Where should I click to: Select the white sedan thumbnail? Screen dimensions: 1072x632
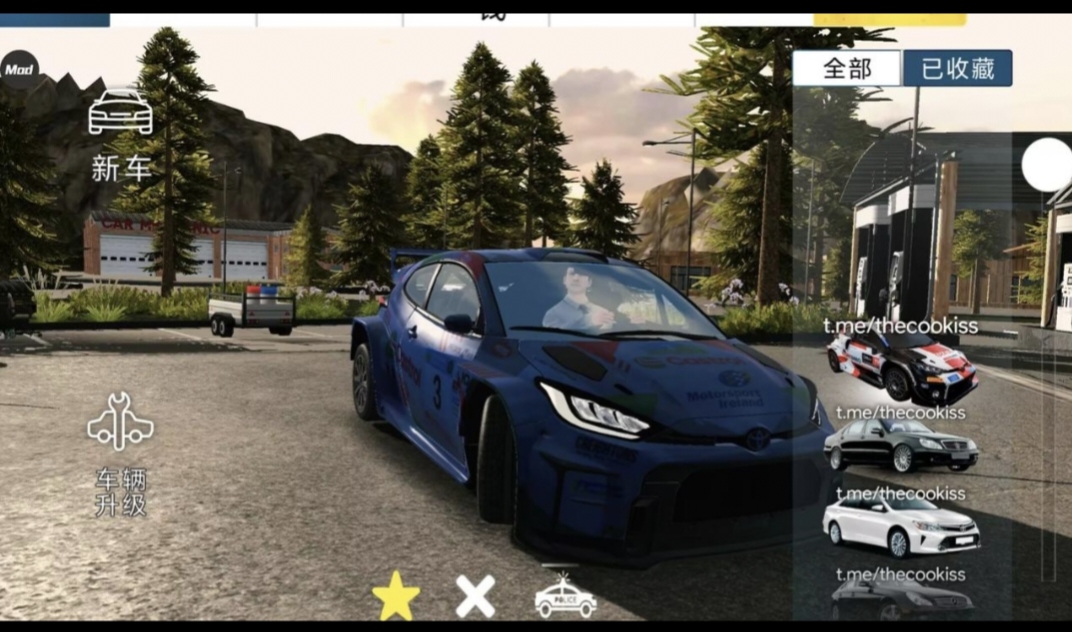pyautogui.click(x=900, y=526)
